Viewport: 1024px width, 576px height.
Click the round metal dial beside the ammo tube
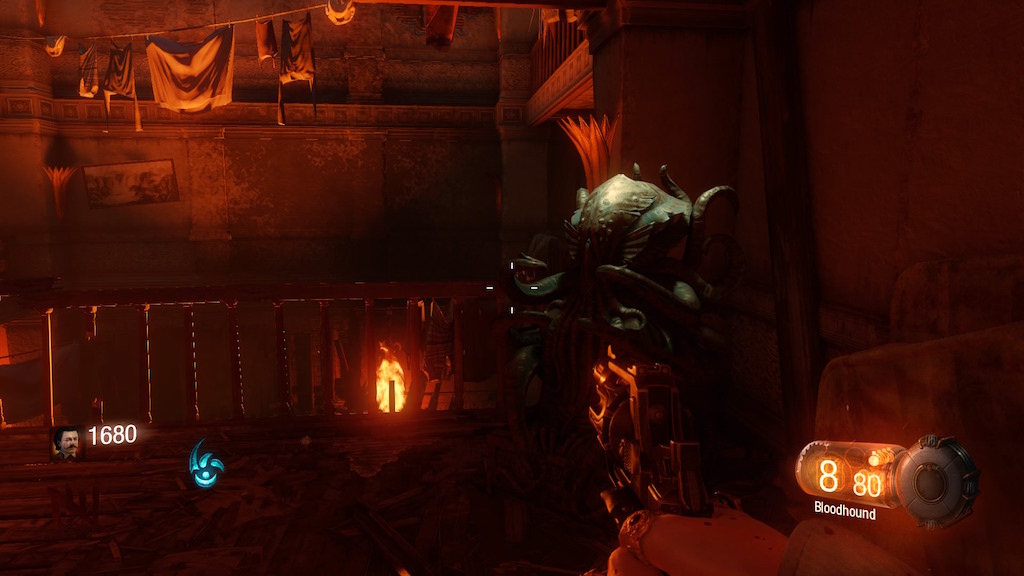tap(936, 480)
